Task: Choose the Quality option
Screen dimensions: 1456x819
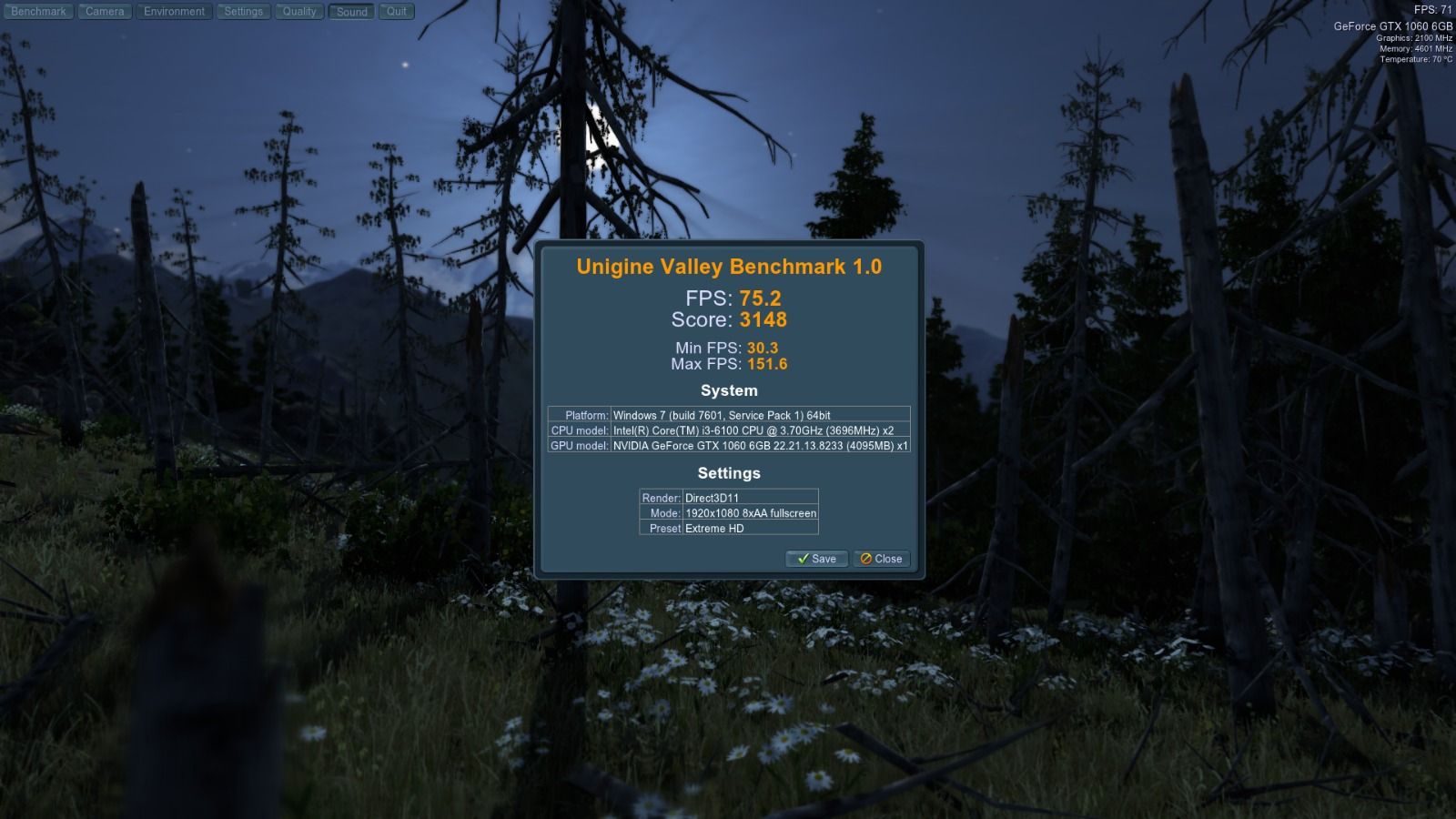Action: click(x=299, y=12)
